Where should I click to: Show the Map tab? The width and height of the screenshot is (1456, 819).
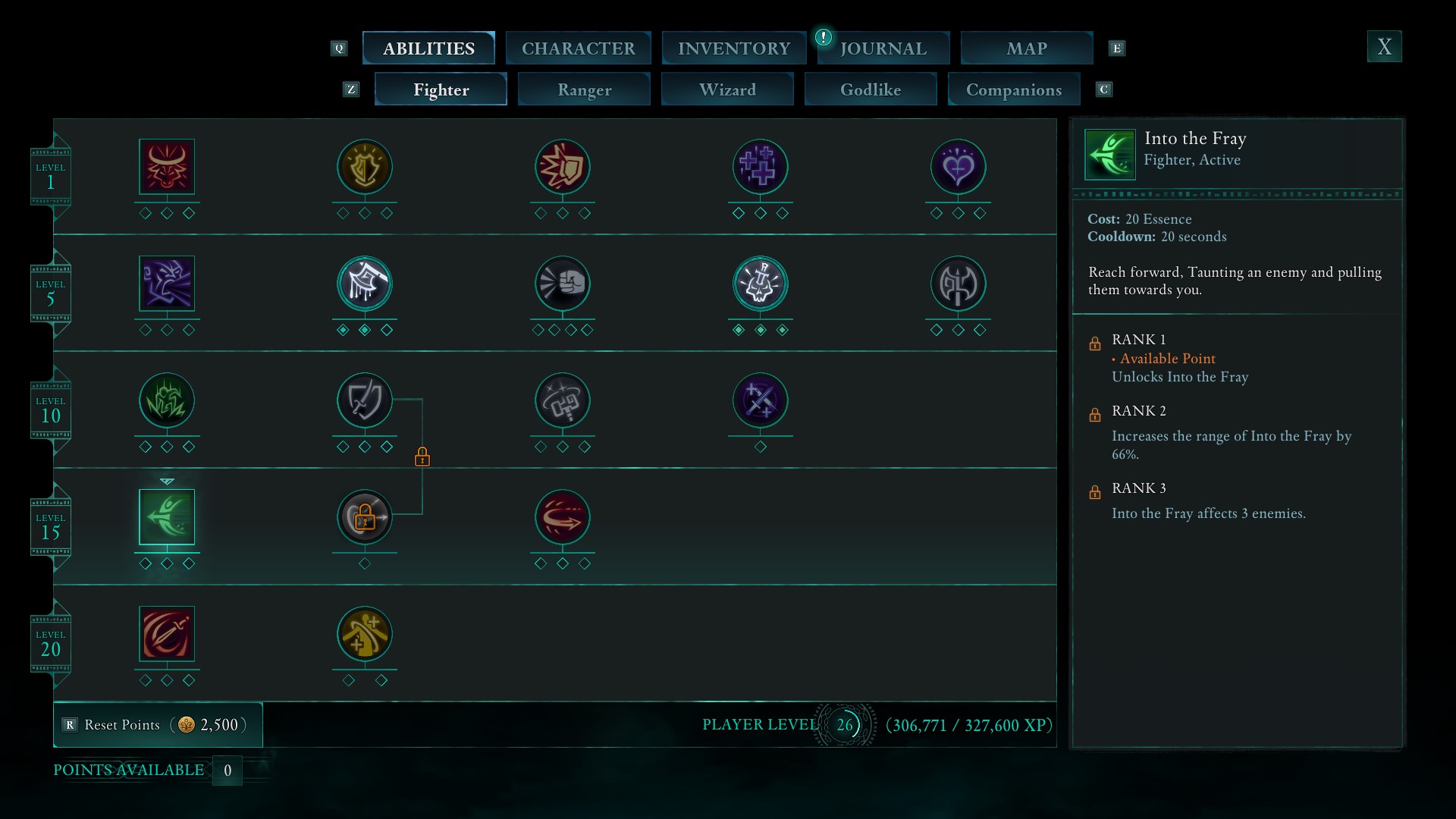tap(1026, 49)
